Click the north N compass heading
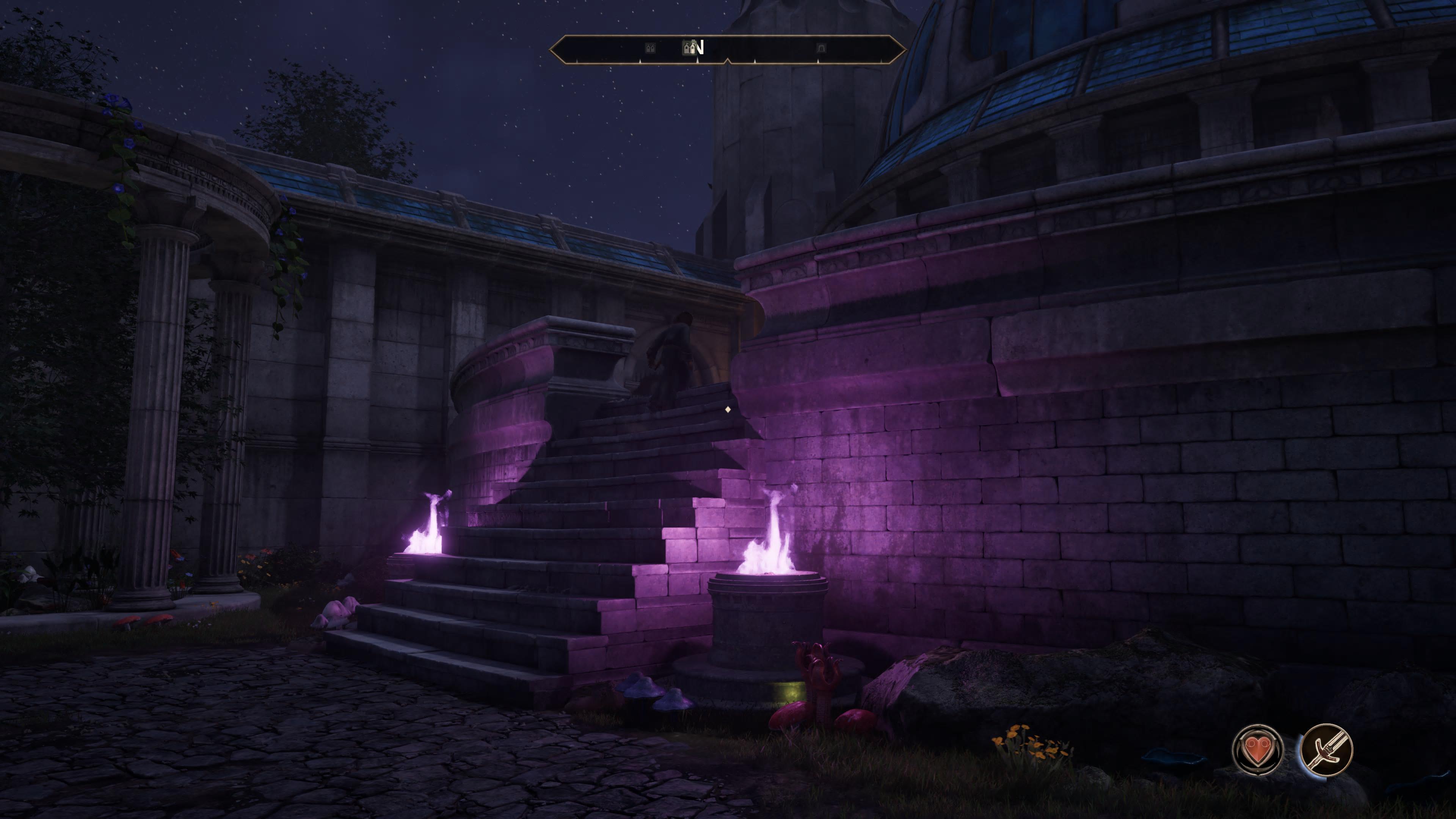Viewport: 1456px width, 819px height. click(699, 47)
